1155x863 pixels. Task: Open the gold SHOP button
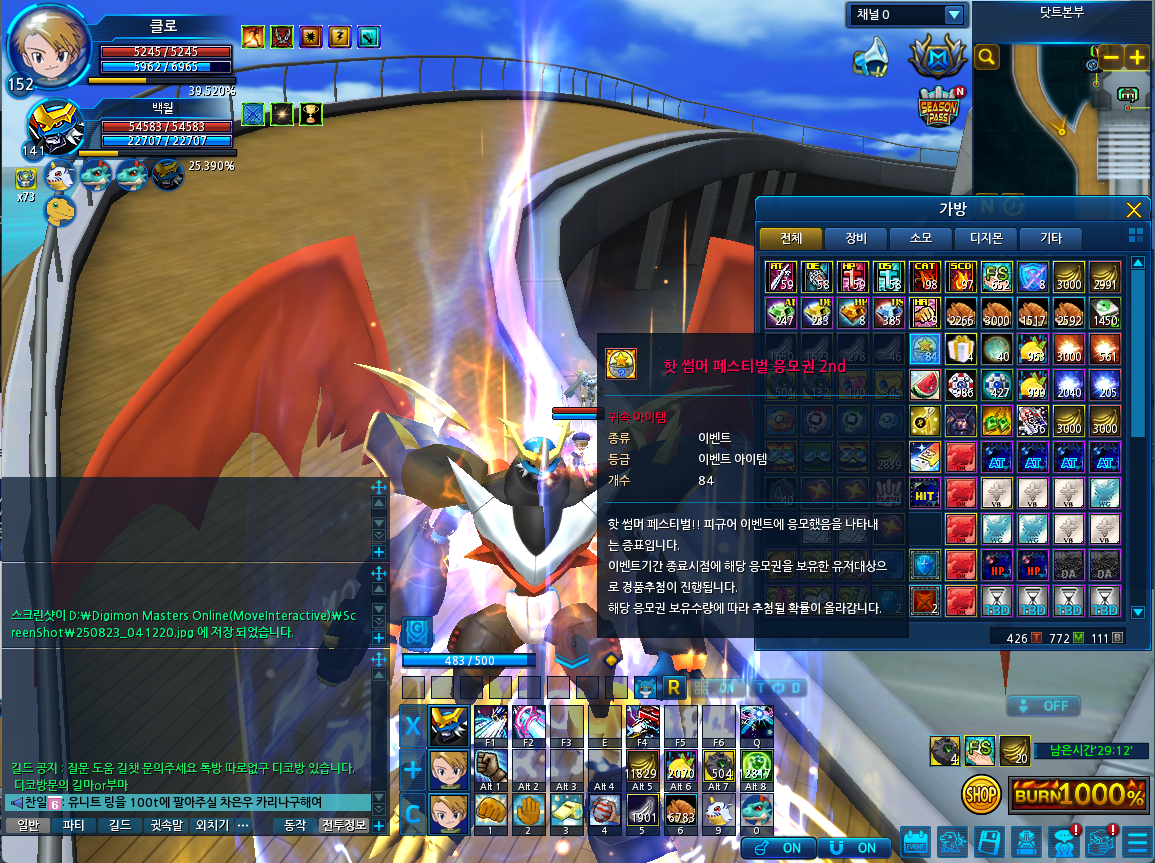coord(982,795)
